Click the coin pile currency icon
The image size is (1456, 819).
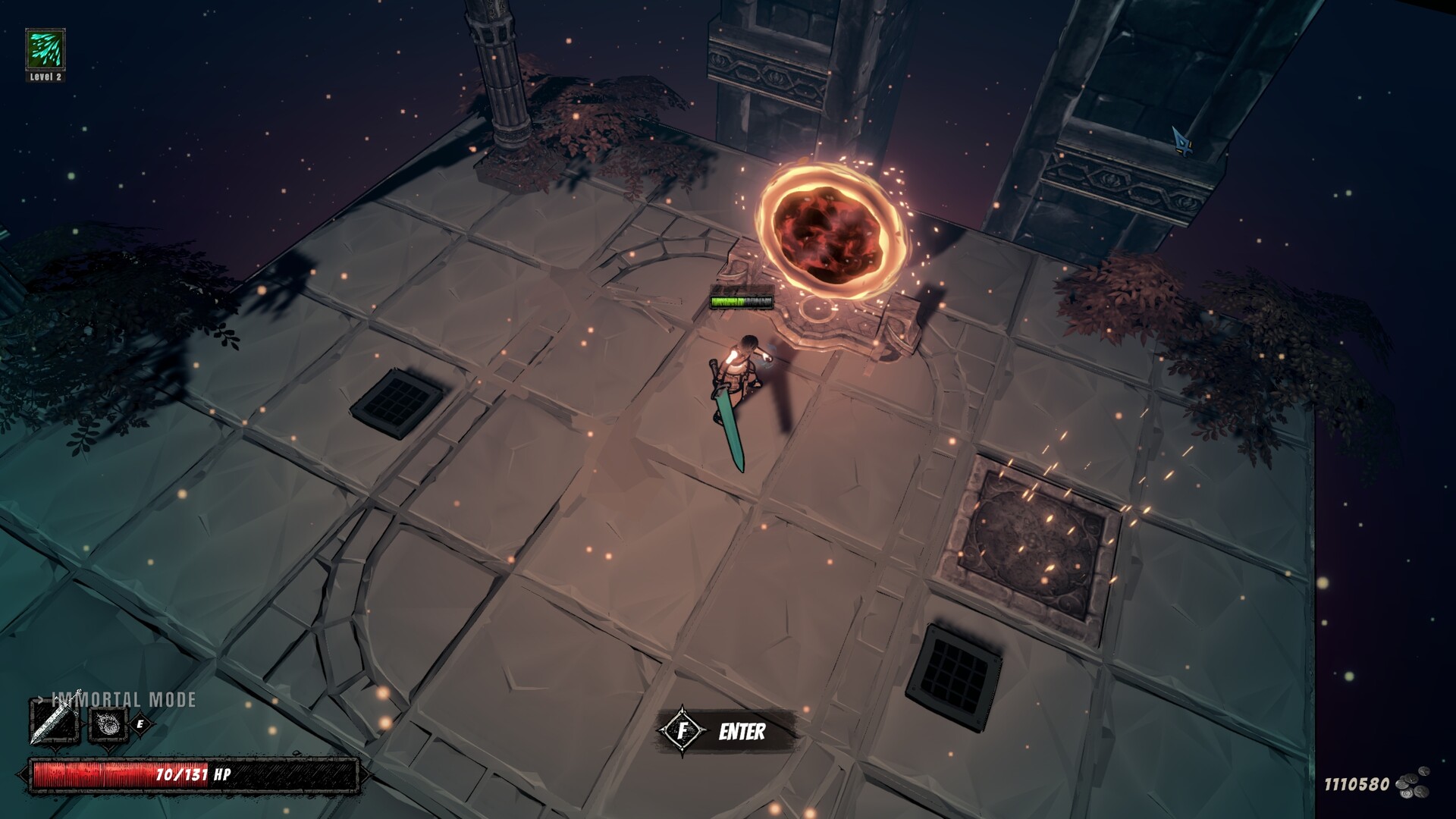(1414, 783)
